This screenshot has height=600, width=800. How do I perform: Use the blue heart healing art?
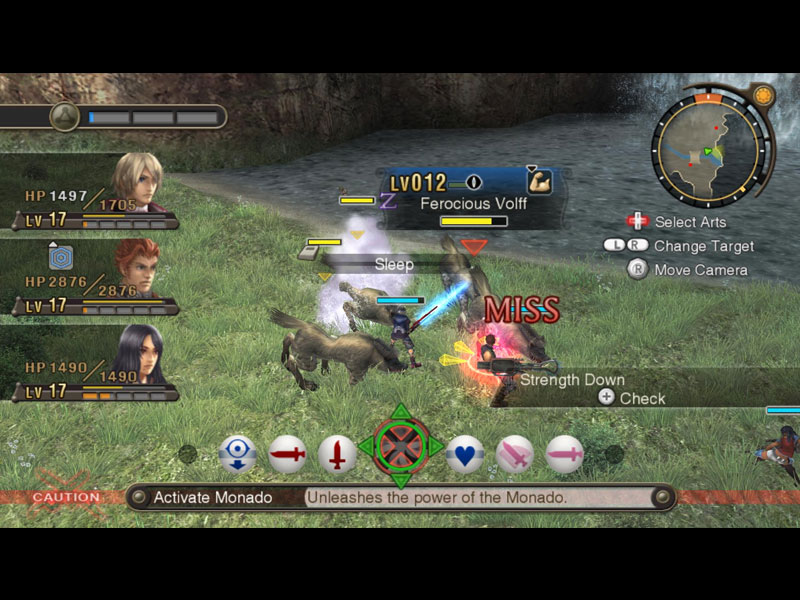[465, 455]
